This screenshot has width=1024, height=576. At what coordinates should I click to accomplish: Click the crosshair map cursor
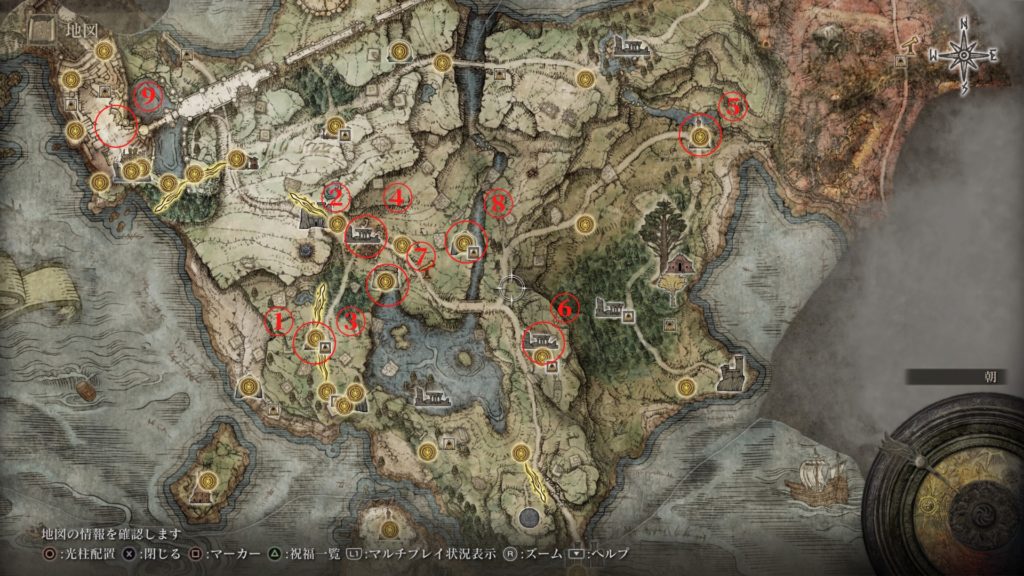pos(512,289)
